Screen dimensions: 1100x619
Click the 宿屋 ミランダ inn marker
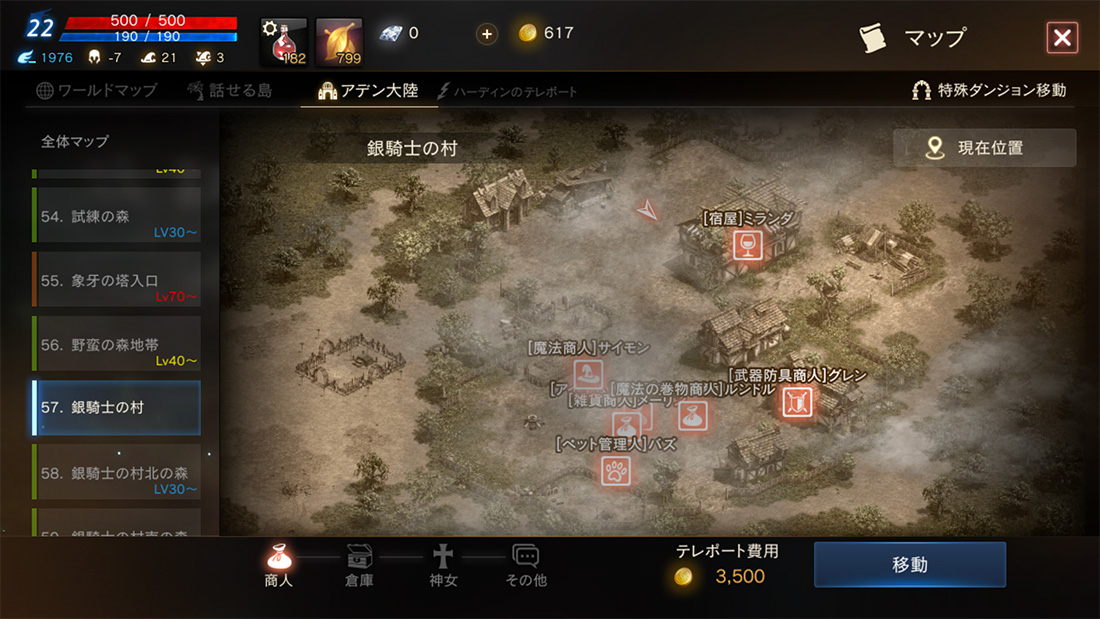click(x=743, y=244)
